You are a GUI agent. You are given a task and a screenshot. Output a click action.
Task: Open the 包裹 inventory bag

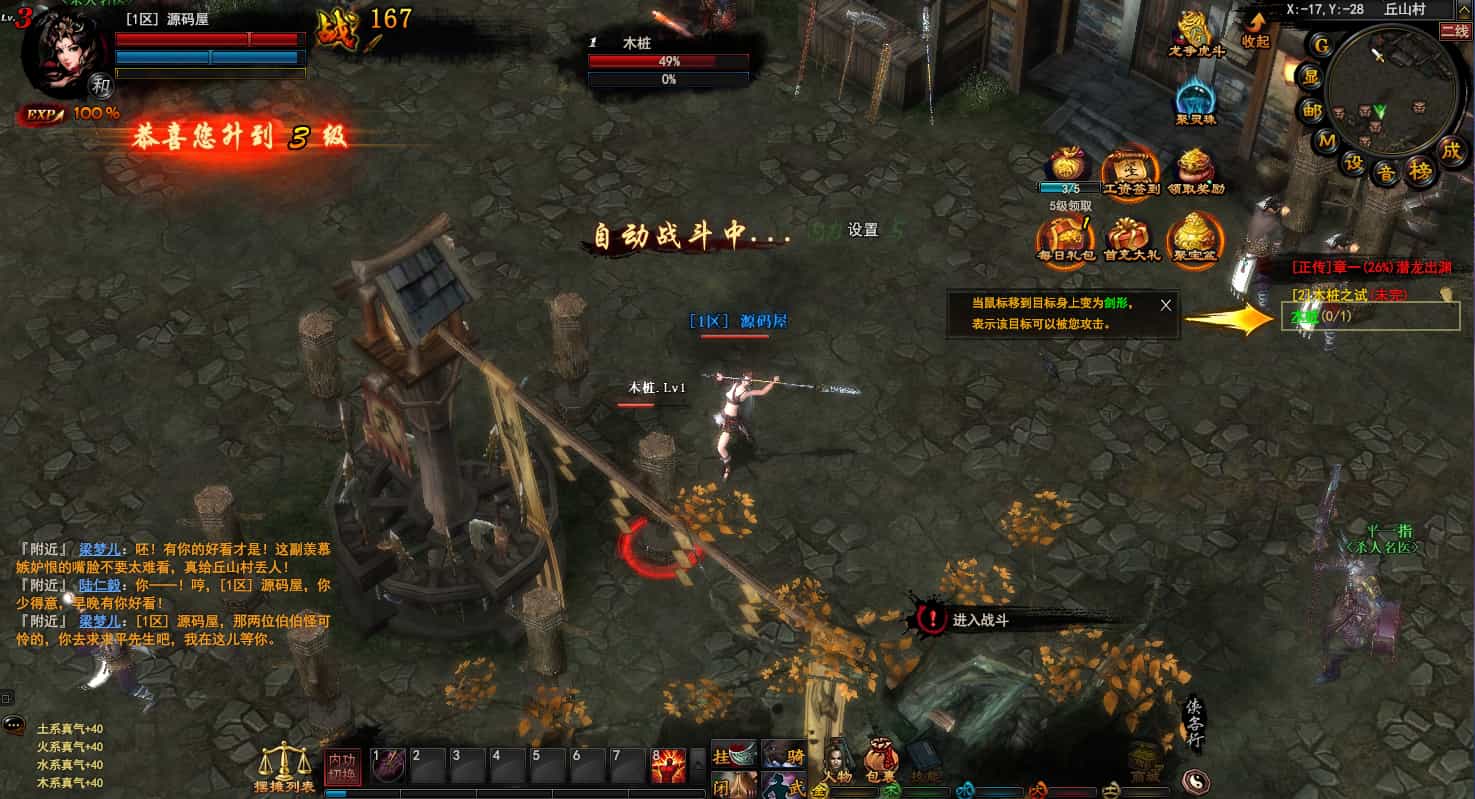coord(881,764)
